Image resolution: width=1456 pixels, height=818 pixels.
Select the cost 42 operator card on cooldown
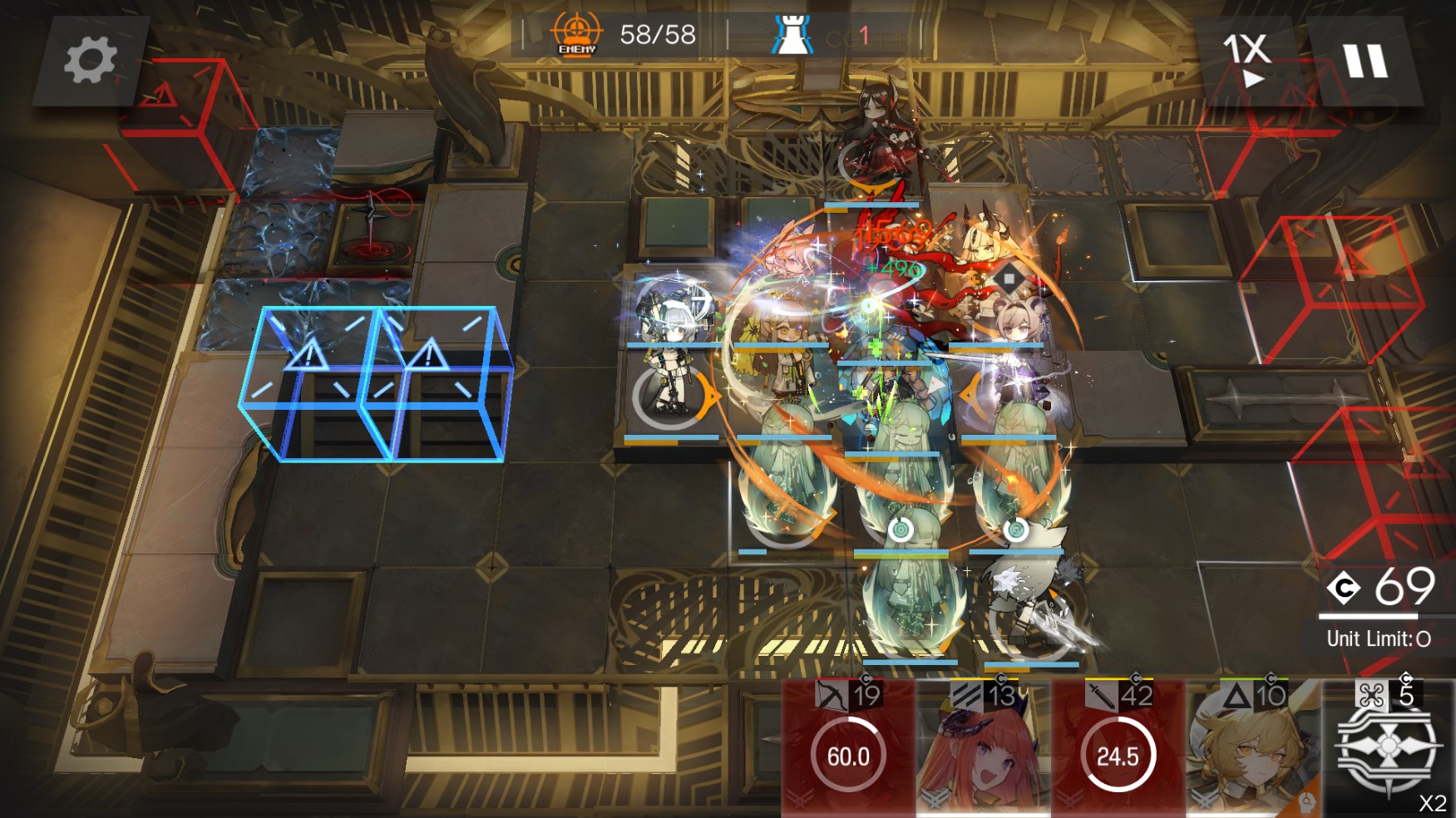pyautogui.click(x=1117, y=748)
